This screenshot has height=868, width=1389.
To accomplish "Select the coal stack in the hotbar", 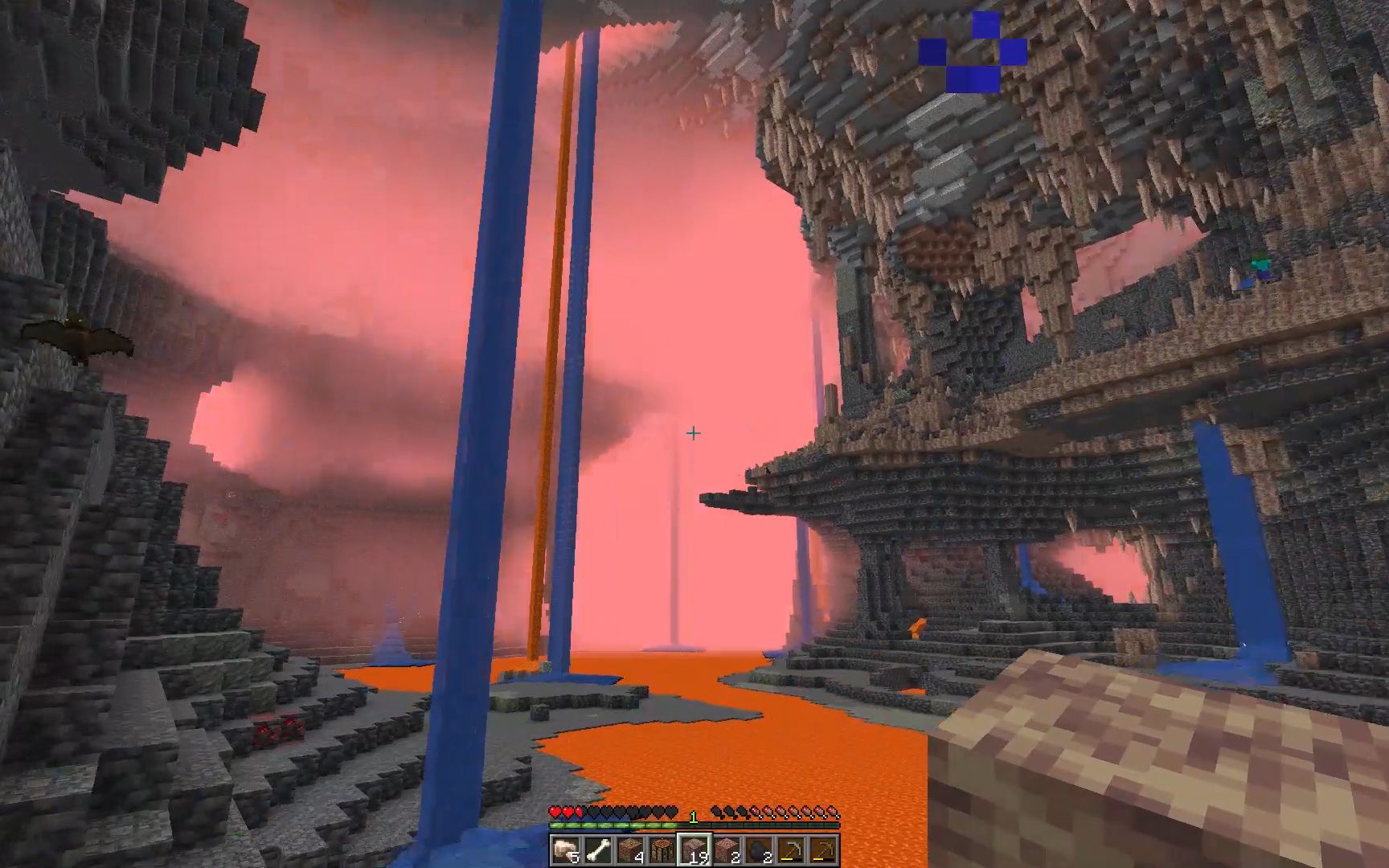I will pos(760,850).
